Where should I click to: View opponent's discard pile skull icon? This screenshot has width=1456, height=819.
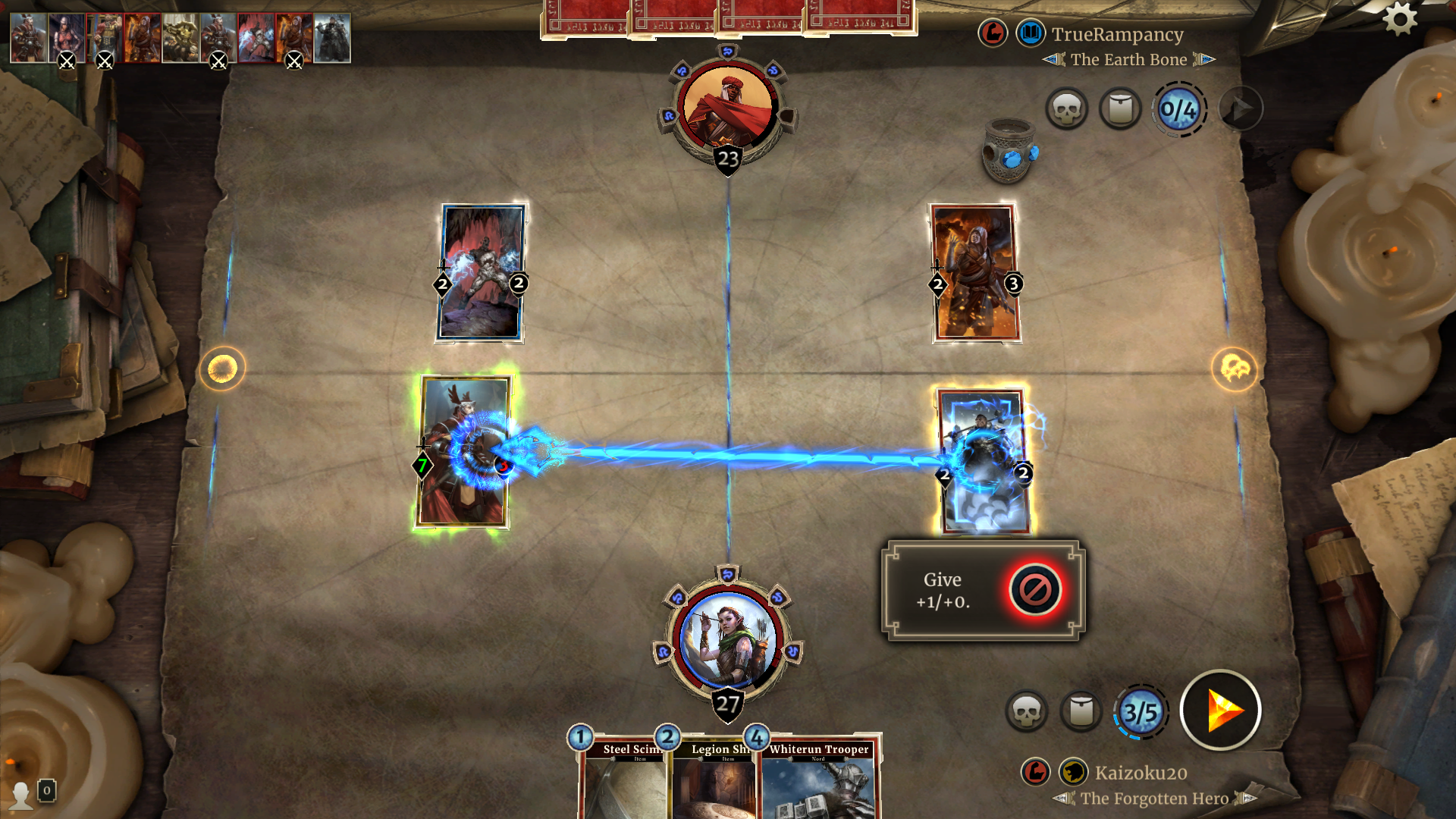pos(1066,109)
